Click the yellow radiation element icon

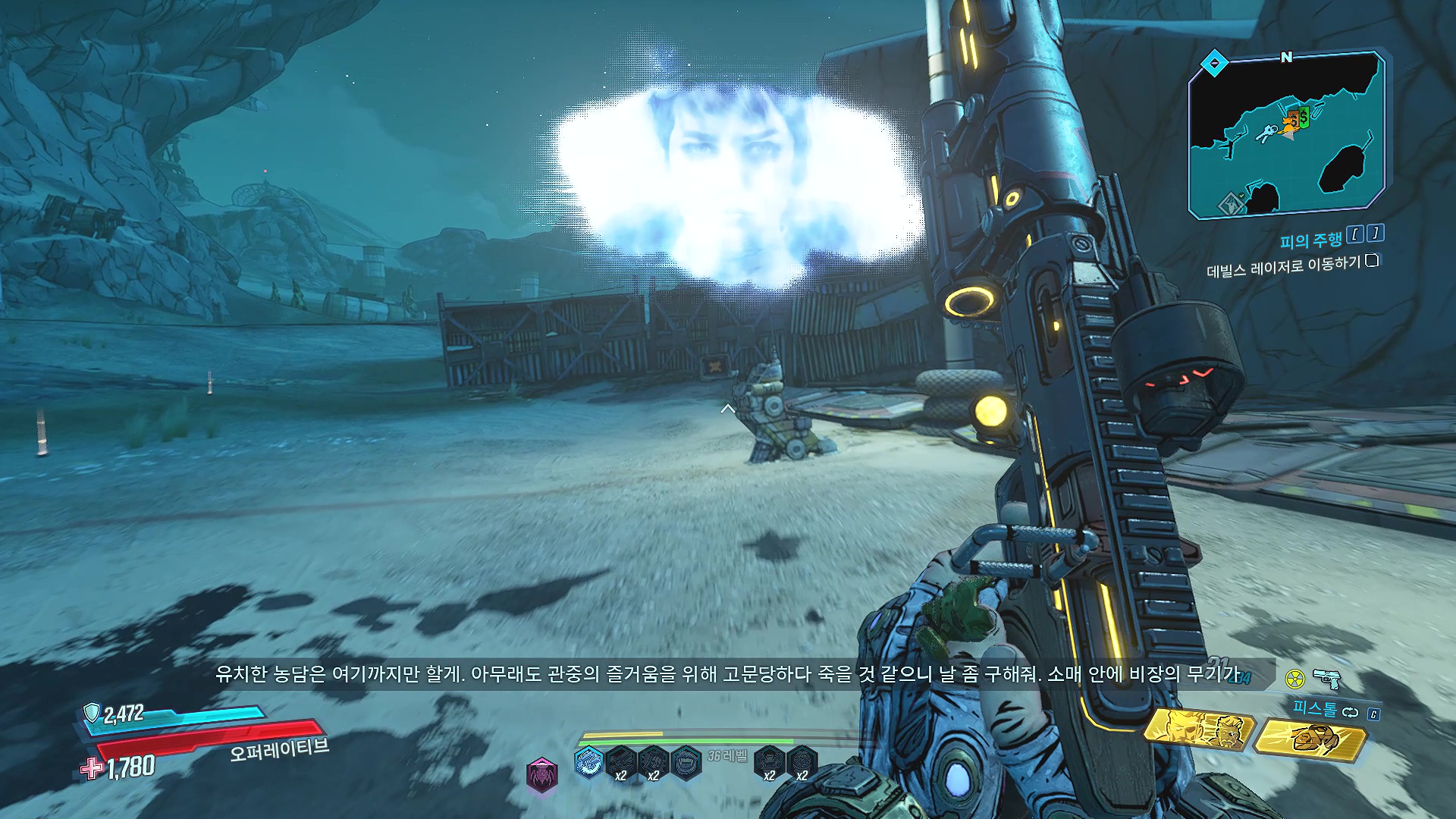pos(1295,678)
